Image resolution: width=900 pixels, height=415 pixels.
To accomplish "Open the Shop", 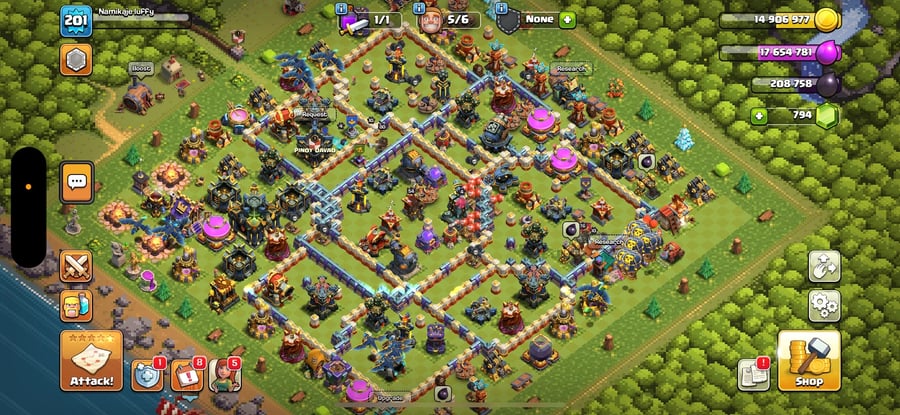I will point(808,361).
